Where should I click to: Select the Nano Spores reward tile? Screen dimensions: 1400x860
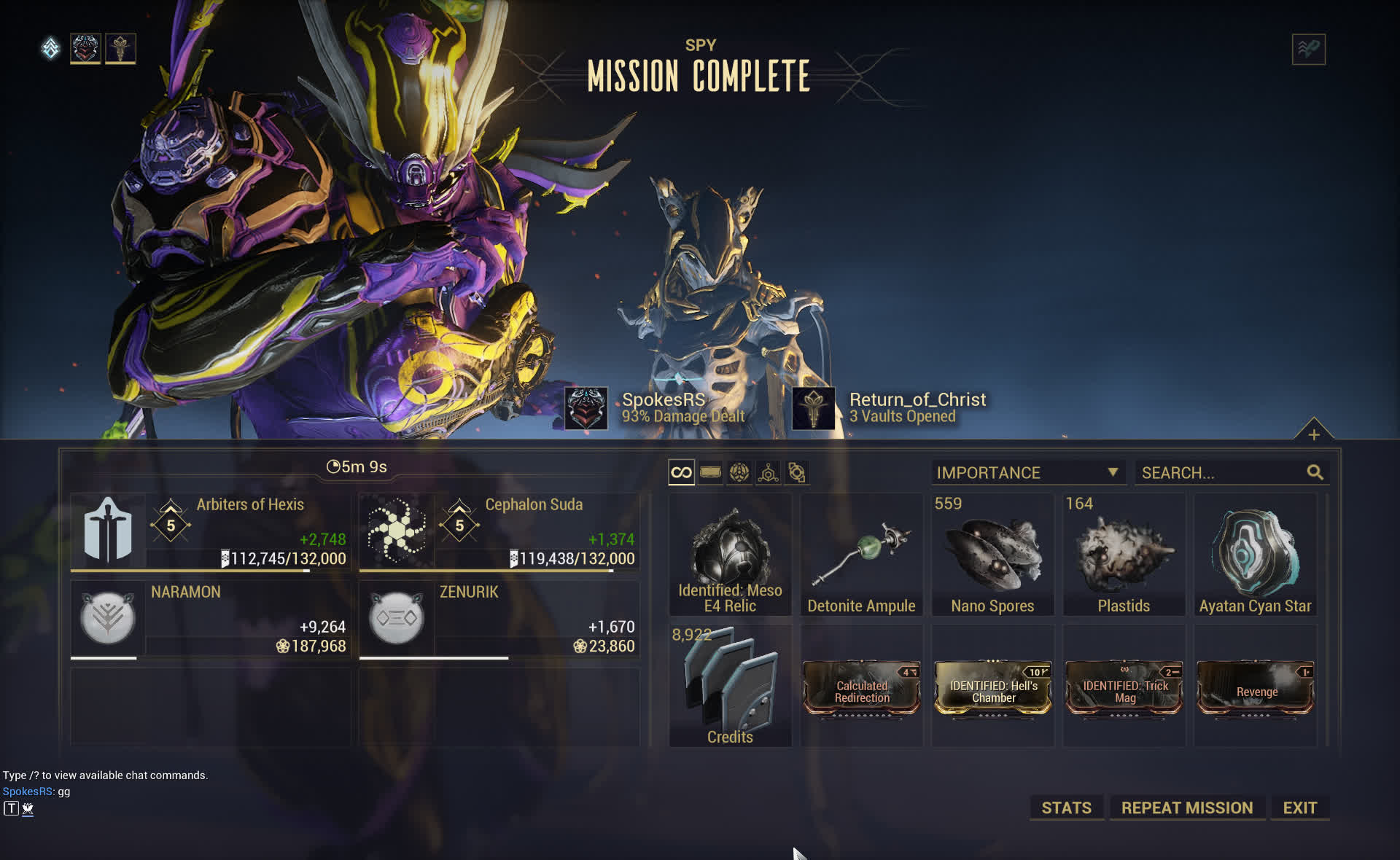(x=992, y=555)
